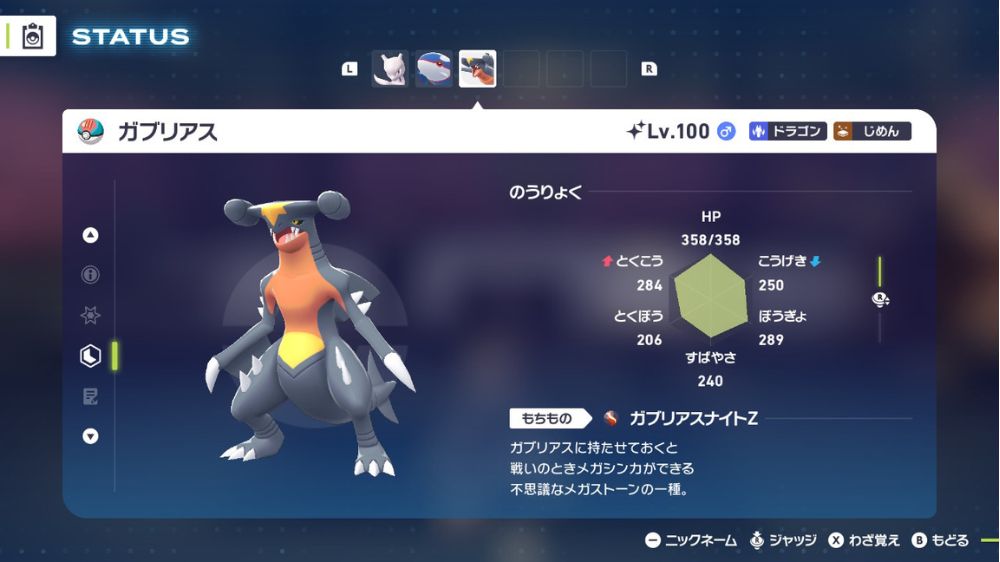Select the held item ガブリアスナイトZ
The height and width of the screenshot is (562, 1000).
click(692, 418)
